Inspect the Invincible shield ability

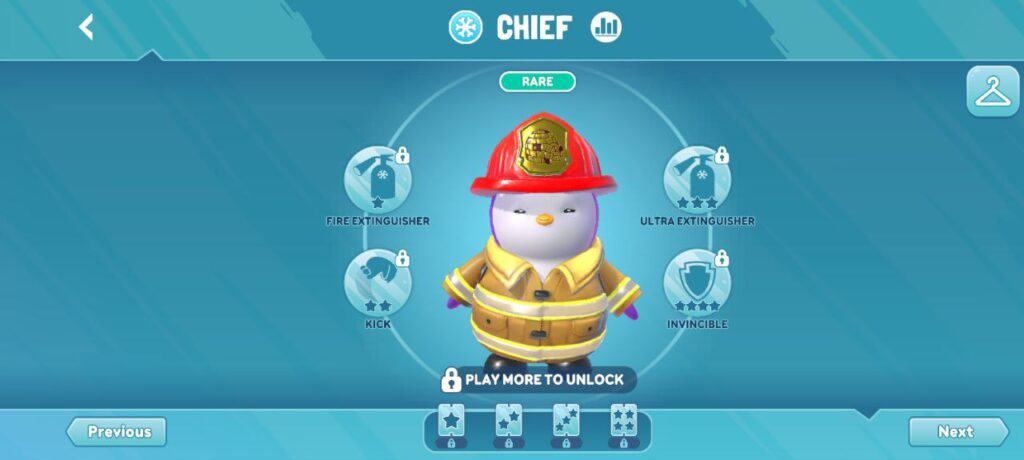697,283
